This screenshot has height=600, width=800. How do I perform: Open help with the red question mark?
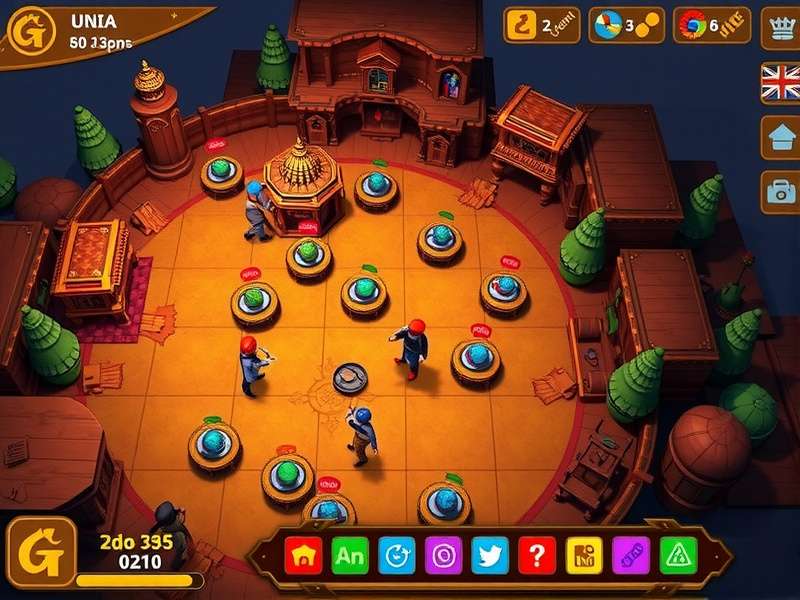[537, 554]
